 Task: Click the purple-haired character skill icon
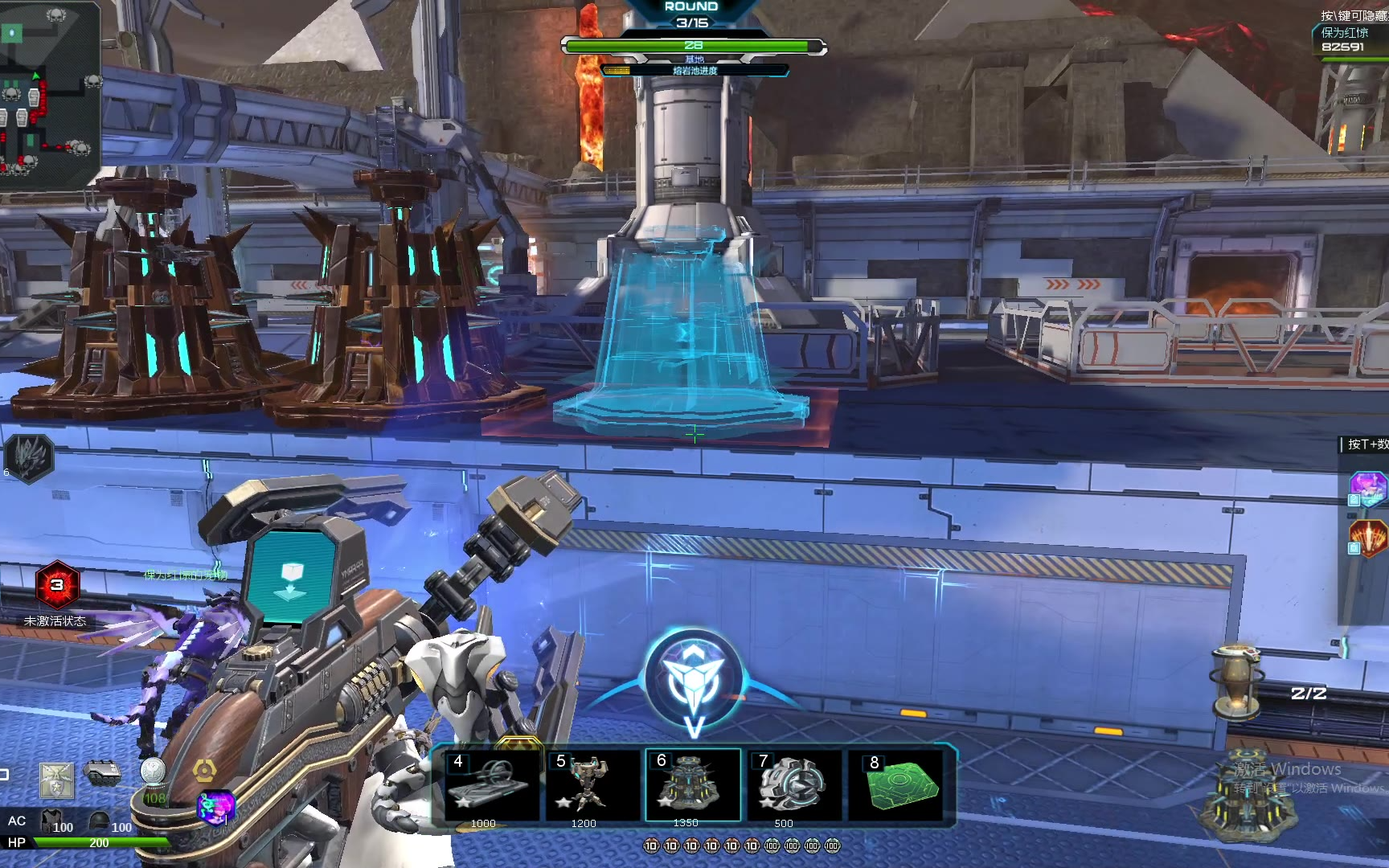pos(1368,487)
